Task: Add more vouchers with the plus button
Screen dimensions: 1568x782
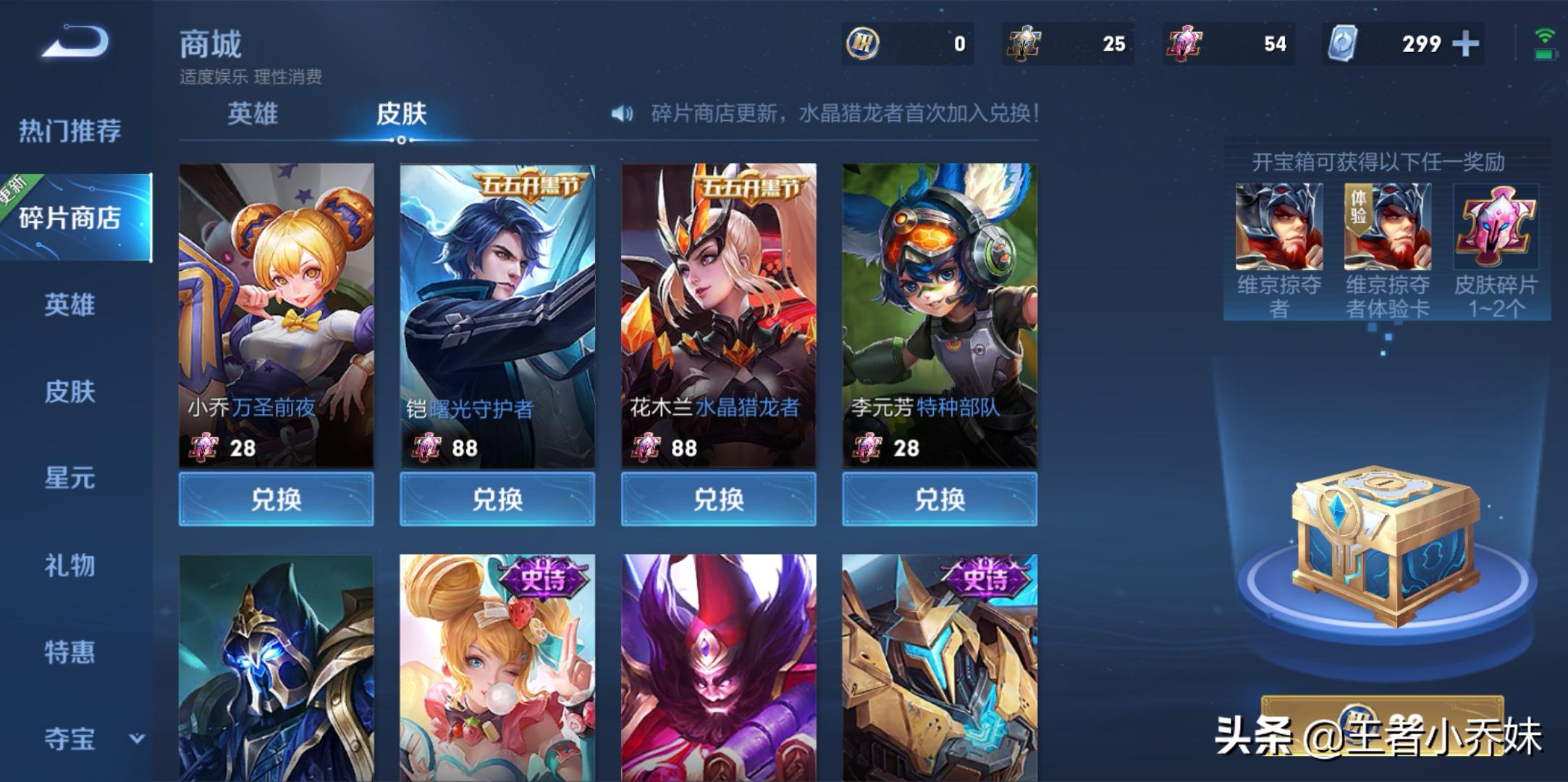Action: (x=1465, y=44)
